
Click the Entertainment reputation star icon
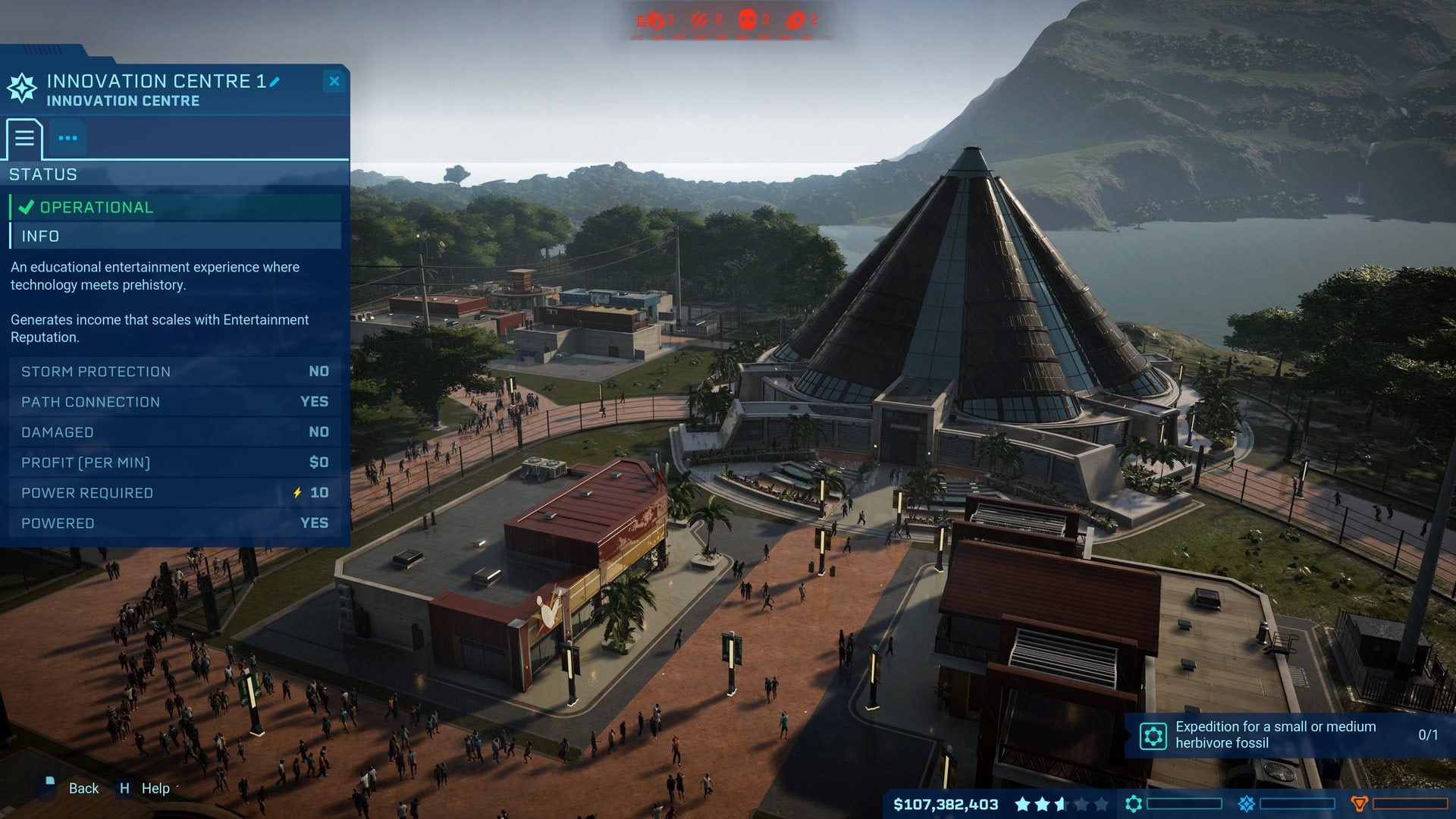pos(1247,803)
